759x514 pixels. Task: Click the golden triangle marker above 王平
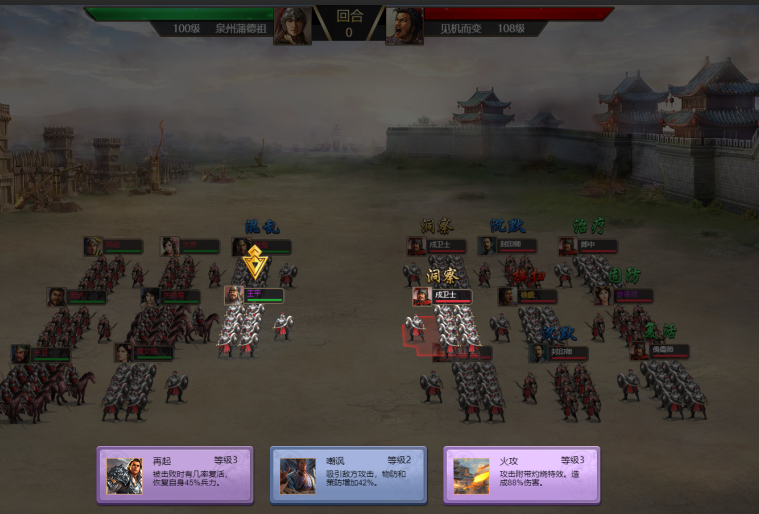(x=255, y=263)
